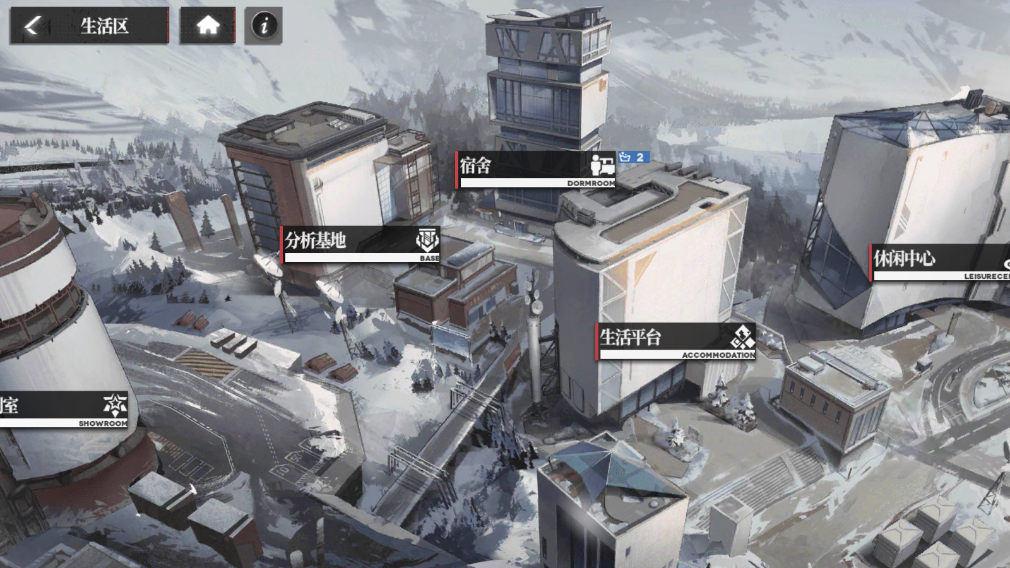Go back from the 生活区 screen
The width and height of the screenshot is (1010, 568).
tap(32, 26)
